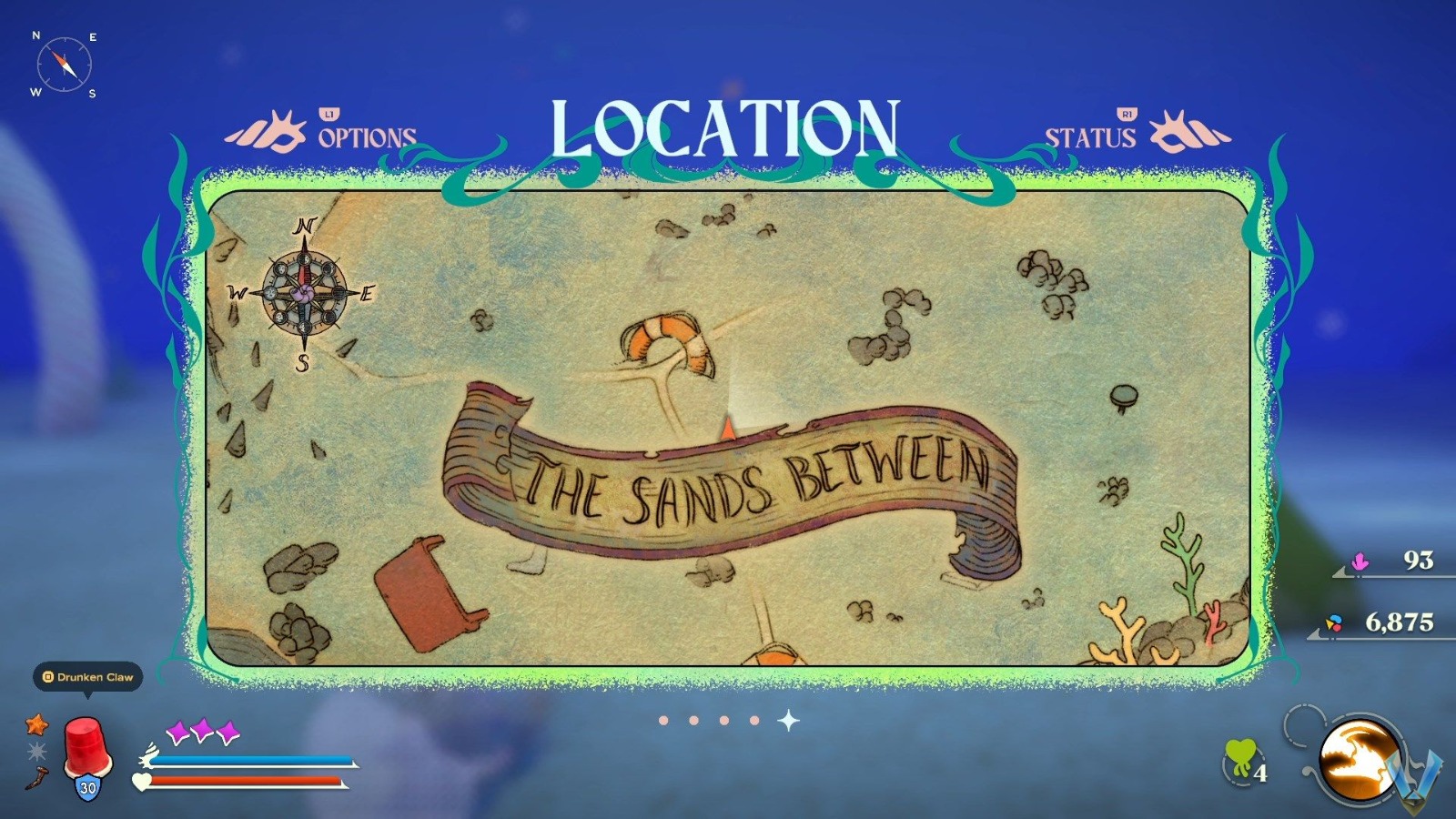The height and width of the screenshot is (819, 1456).
Task: Open Options with the L1 button prompt
Action: point(328,115)
